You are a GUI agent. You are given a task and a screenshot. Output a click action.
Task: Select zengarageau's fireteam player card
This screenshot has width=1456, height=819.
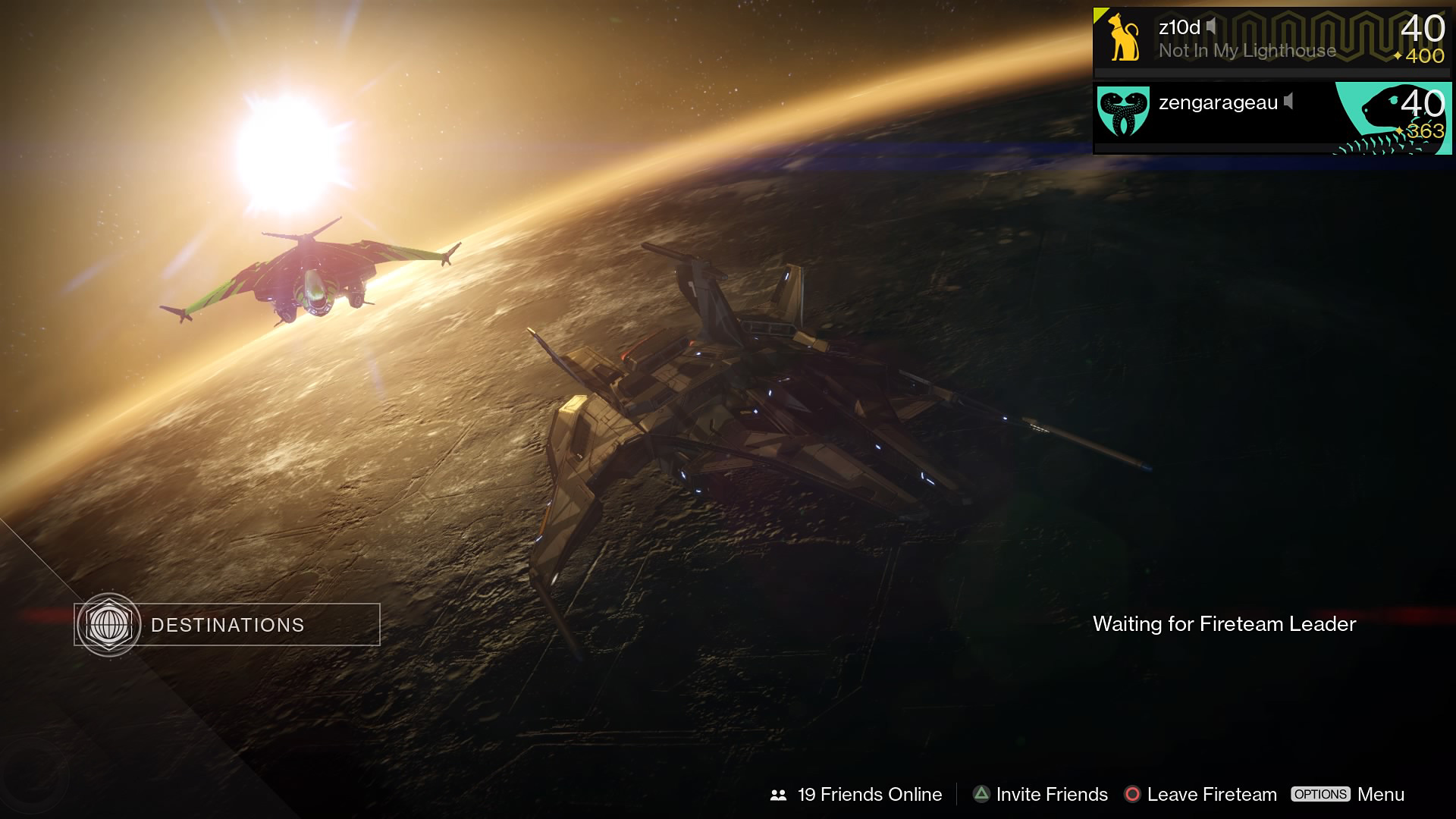click(1272, 115)
